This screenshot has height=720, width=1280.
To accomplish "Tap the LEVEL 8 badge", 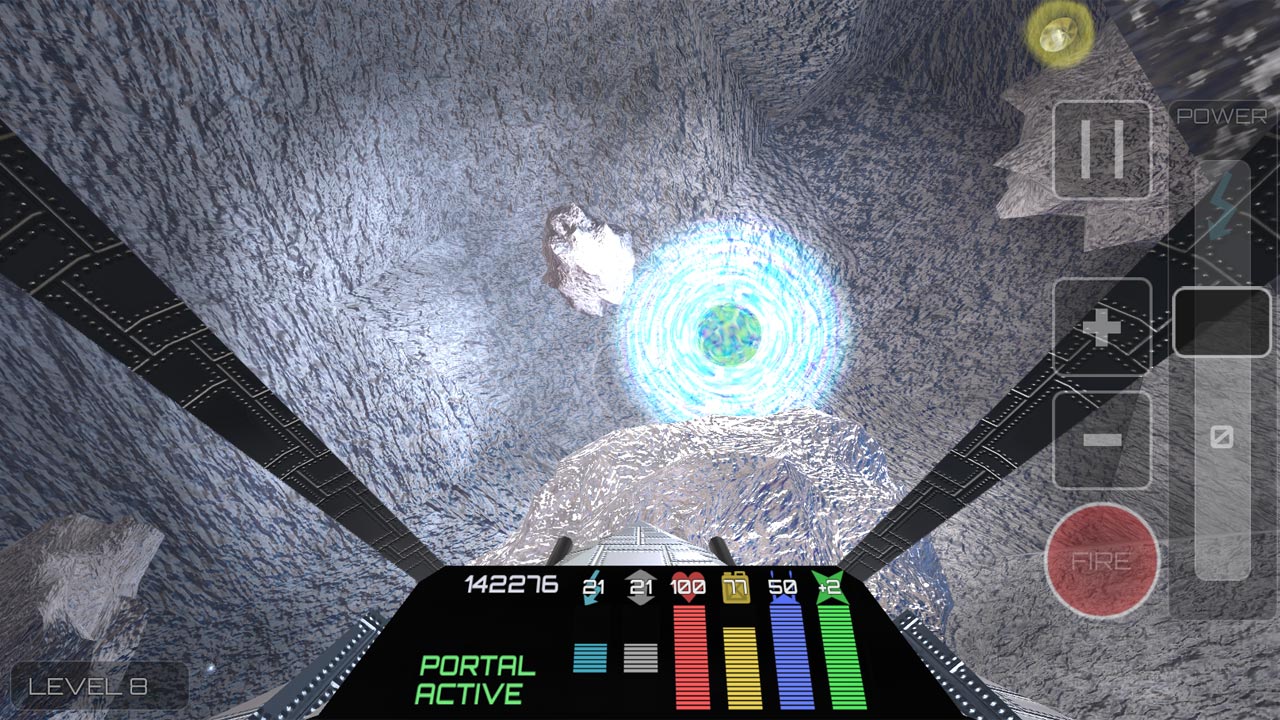I will click(x=89, y=686).
